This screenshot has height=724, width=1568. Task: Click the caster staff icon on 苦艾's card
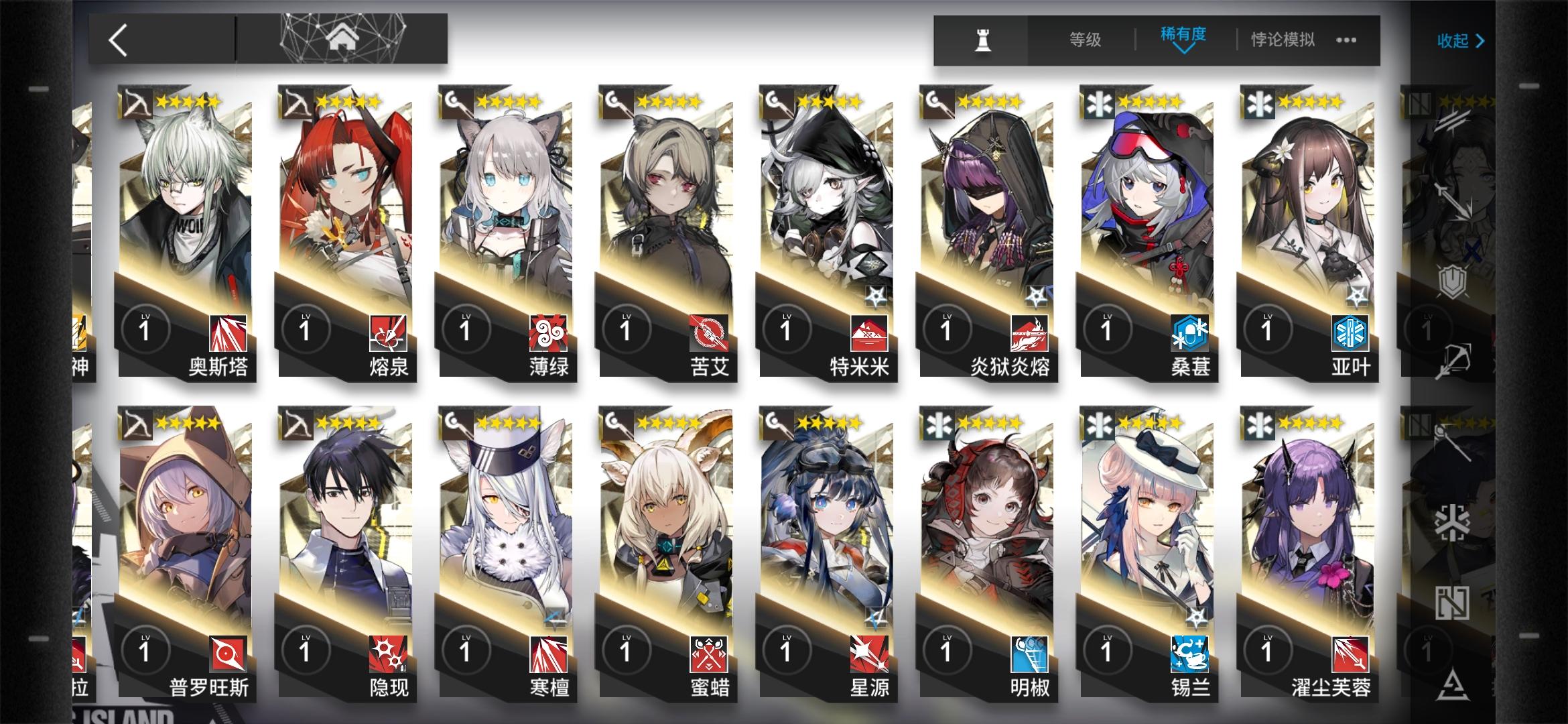click(614, 101)
